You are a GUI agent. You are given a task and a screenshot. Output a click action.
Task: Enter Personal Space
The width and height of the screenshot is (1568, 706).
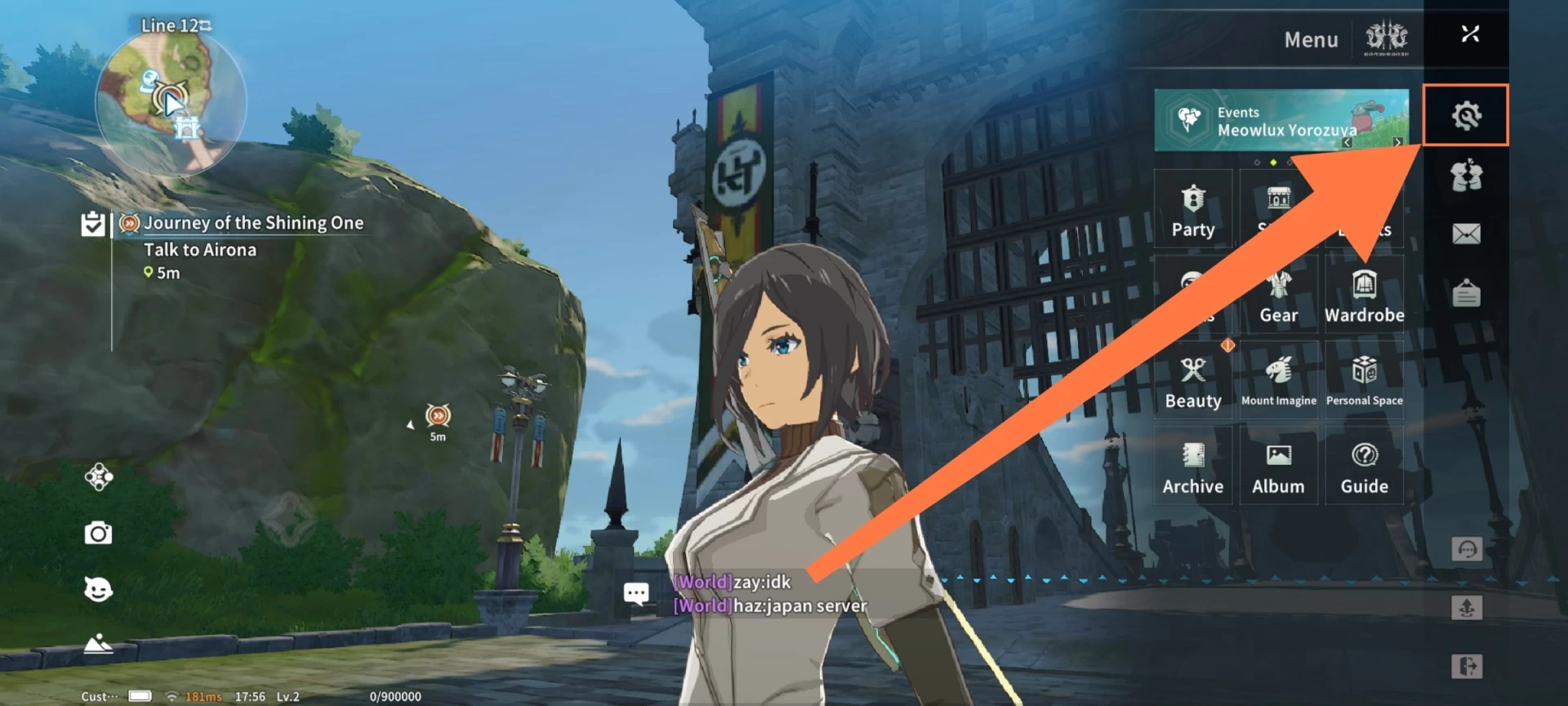pyautogui.click(x=1364, y=382)
